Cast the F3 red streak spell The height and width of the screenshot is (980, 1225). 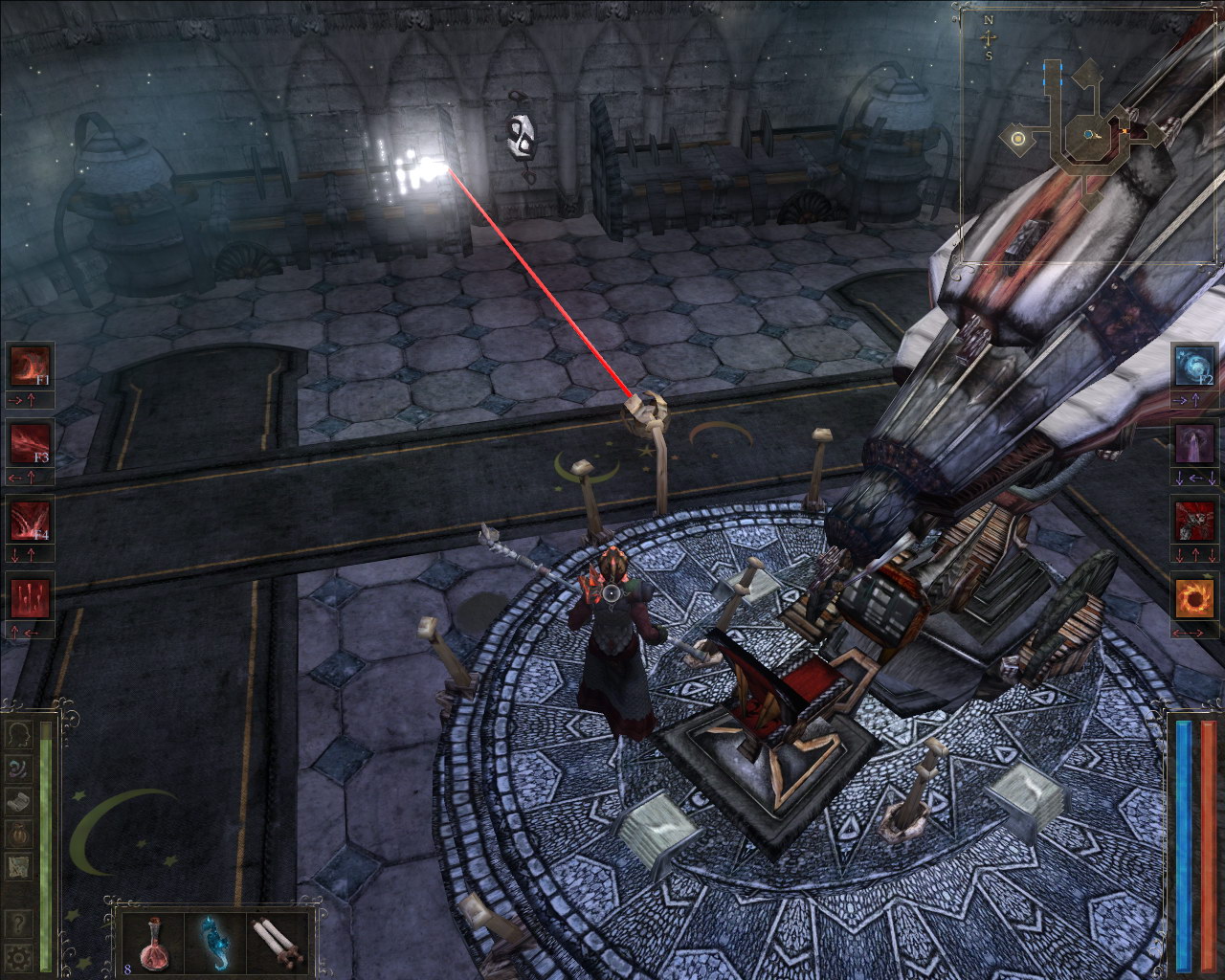tap(30, 443)
